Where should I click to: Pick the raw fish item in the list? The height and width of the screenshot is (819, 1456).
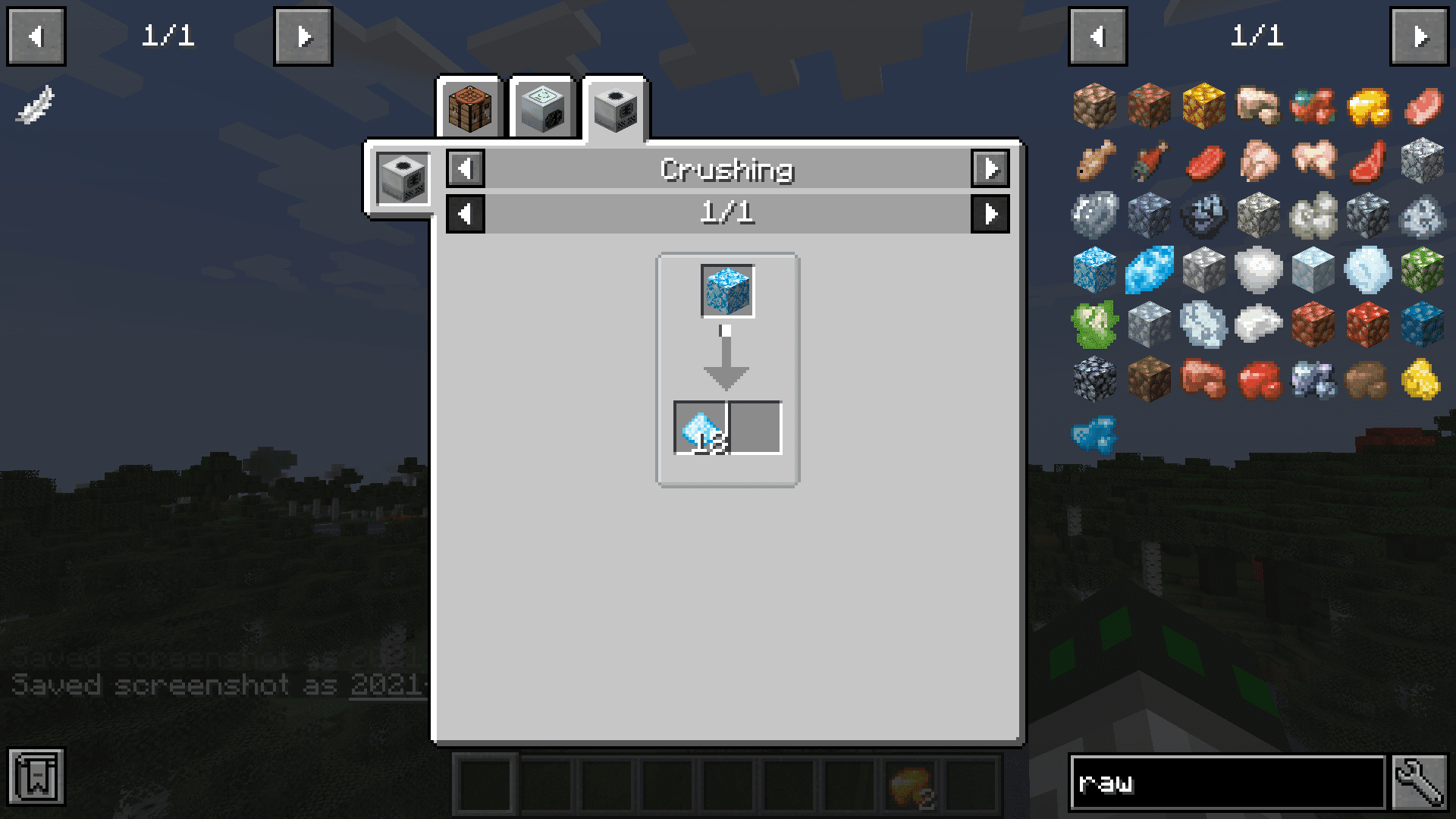(x=1094, y=160)
